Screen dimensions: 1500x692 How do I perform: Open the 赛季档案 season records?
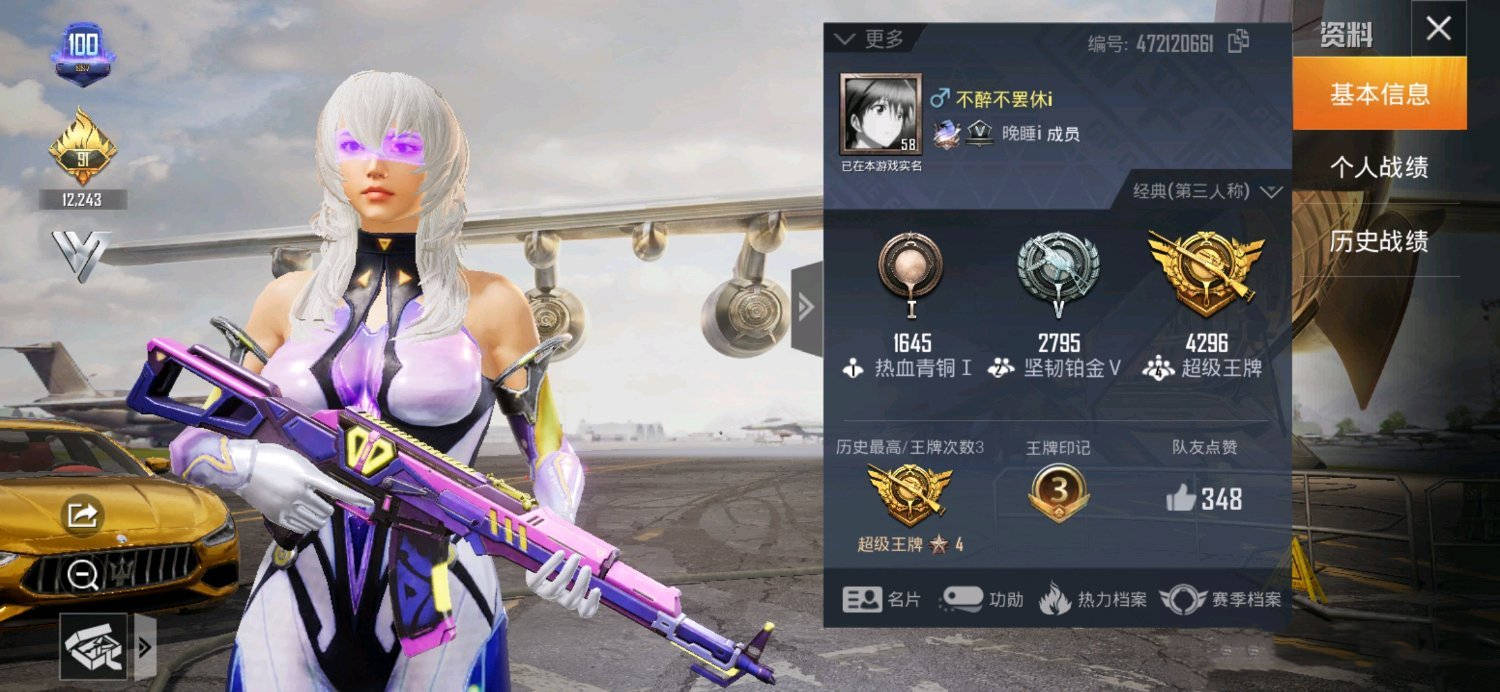[x=1220, y=599]
